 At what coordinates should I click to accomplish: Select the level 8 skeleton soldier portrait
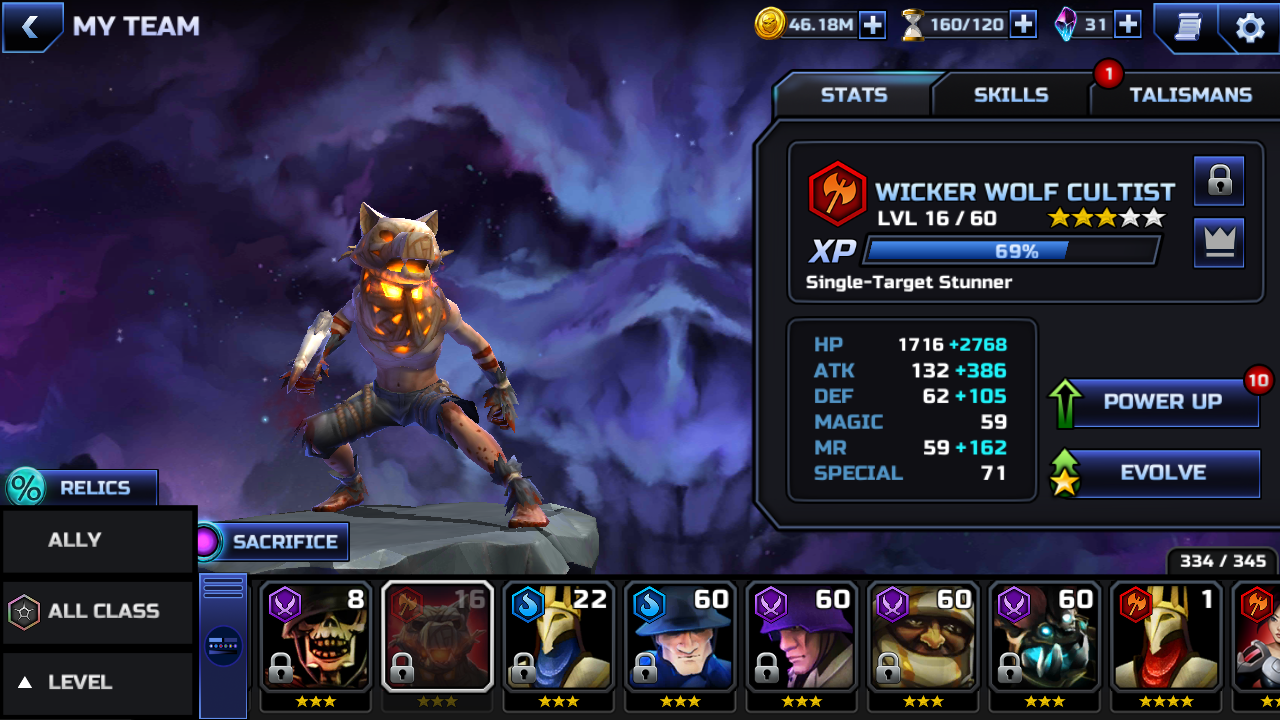click(315, 636)
